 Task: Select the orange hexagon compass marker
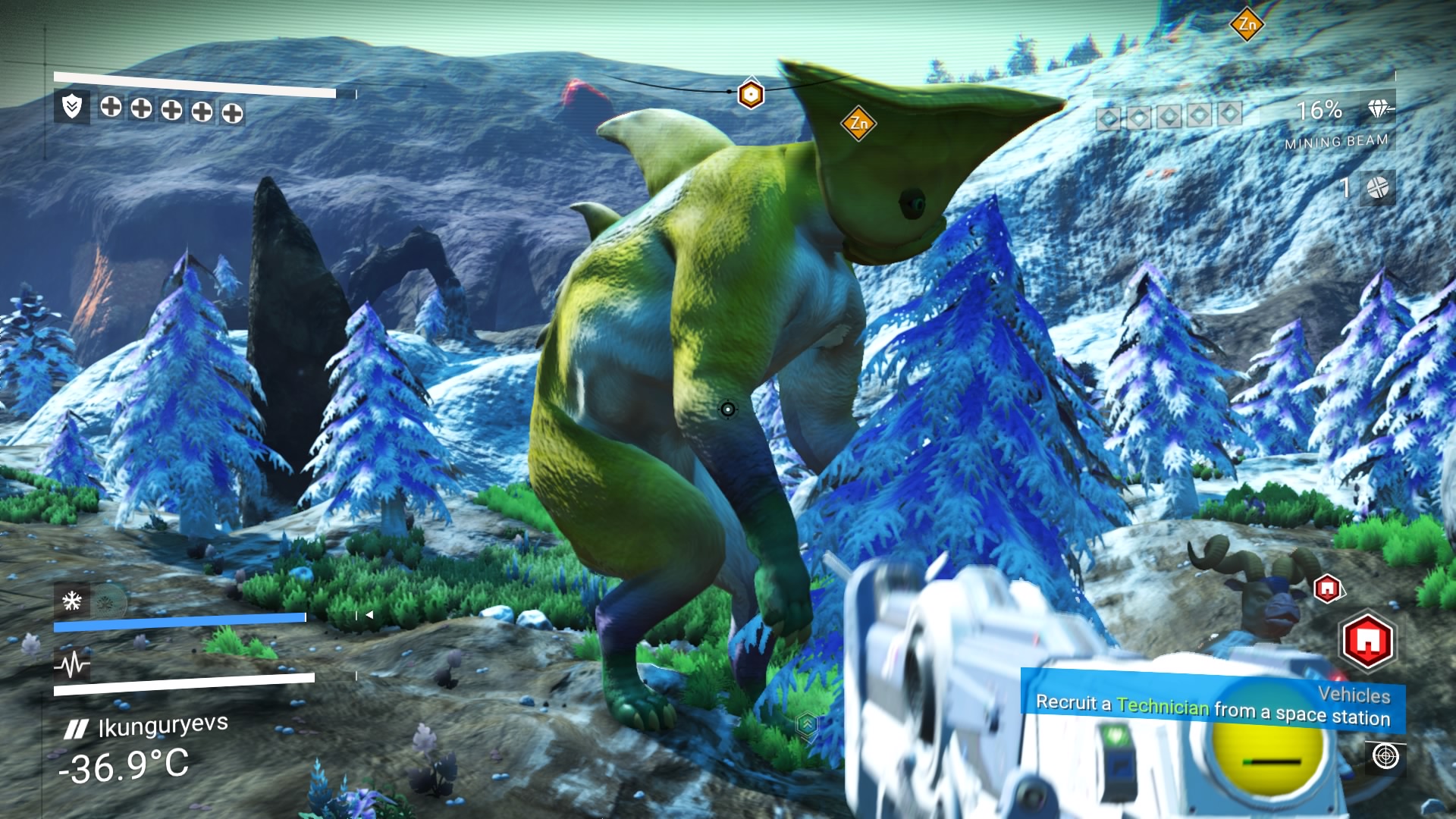coord(751,94)
